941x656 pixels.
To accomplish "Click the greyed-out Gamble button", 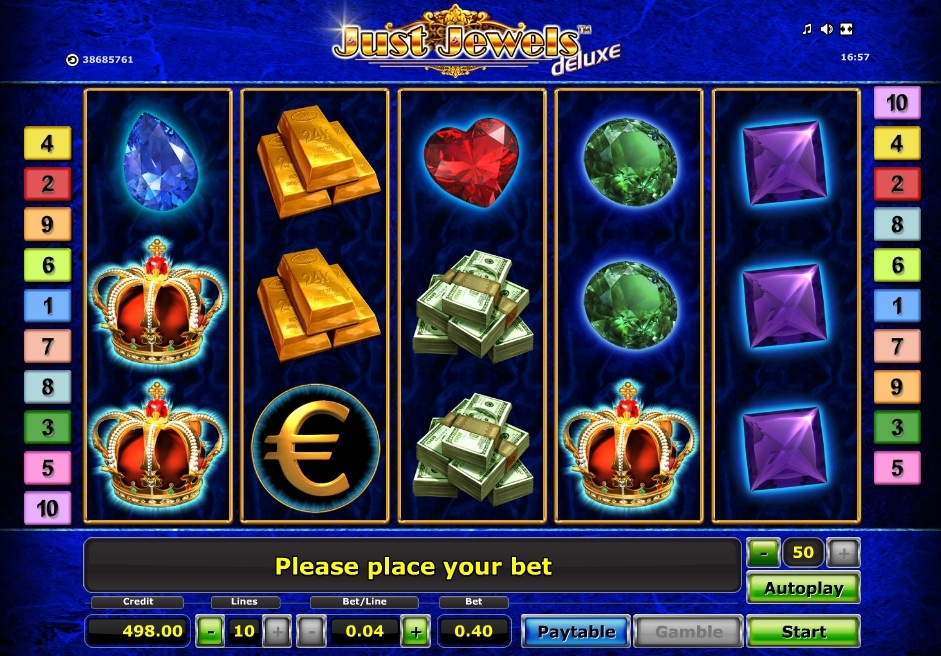I will click(x=688, y=631).
